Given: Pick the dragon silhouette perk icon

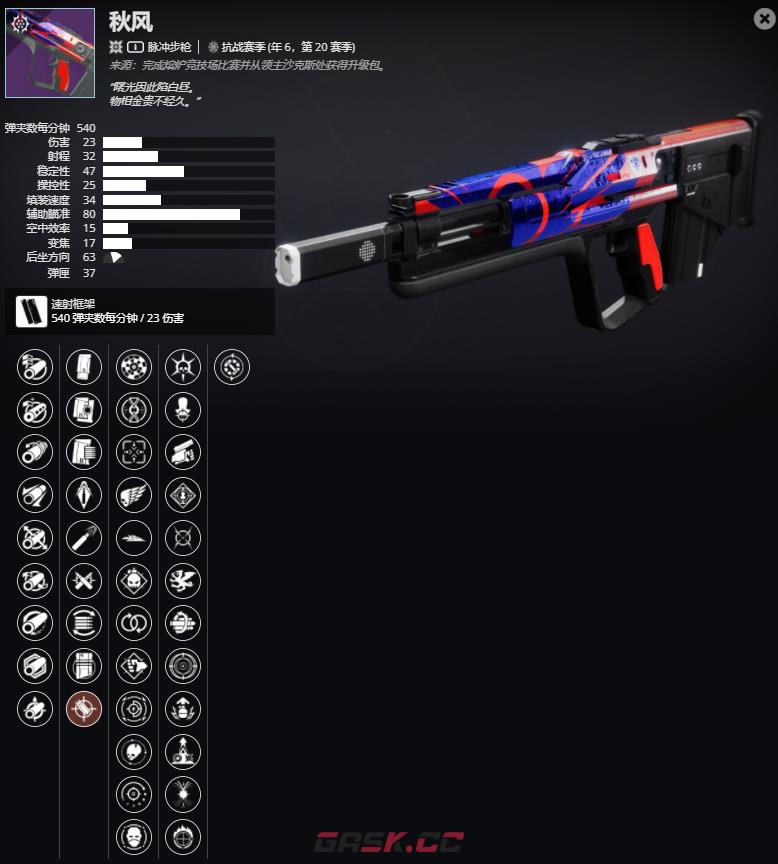Looking at the screenshot, I should coord(182,581).
